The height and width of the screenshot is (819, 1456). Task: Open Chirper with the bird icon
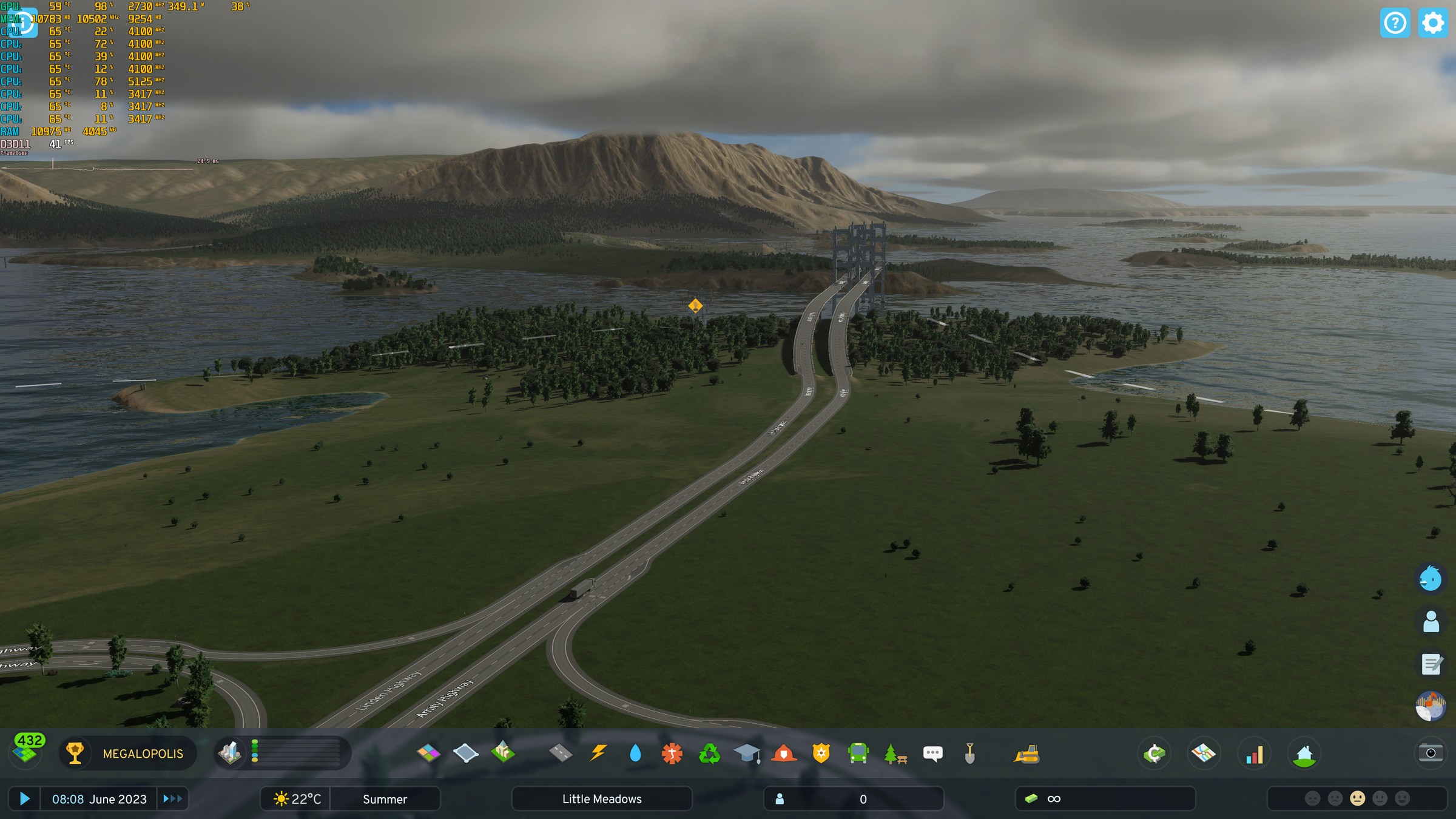1430,579
